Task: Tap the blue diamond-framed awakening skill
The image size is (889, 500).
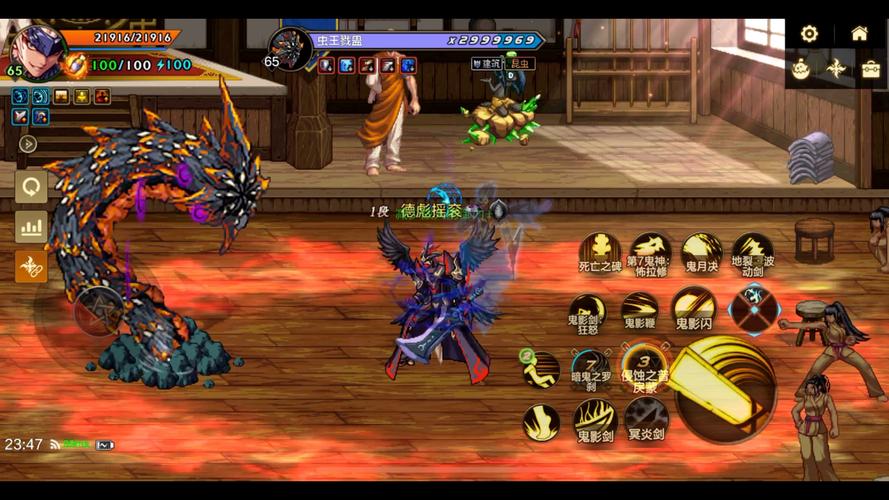Action: (754, 307)
